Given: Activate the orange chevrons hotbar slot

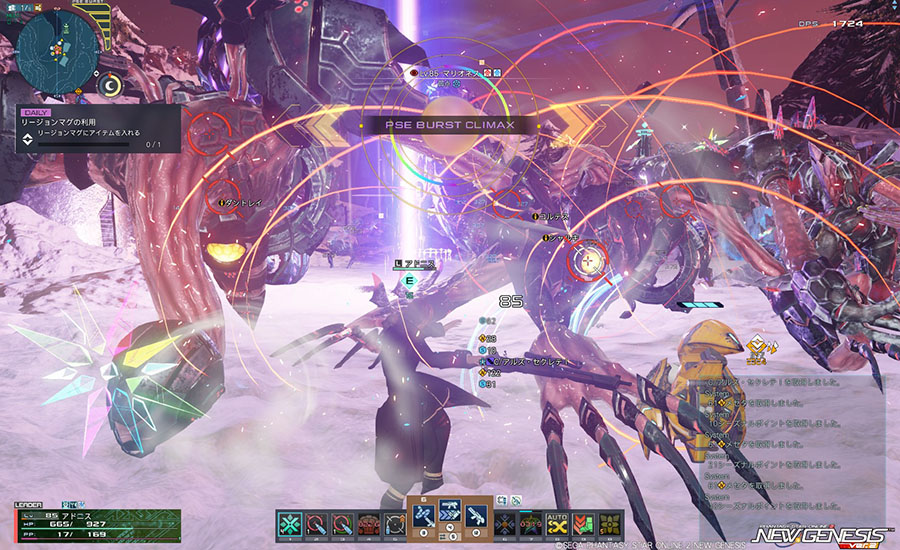Looking at the screenshot, I should (584, 522).
